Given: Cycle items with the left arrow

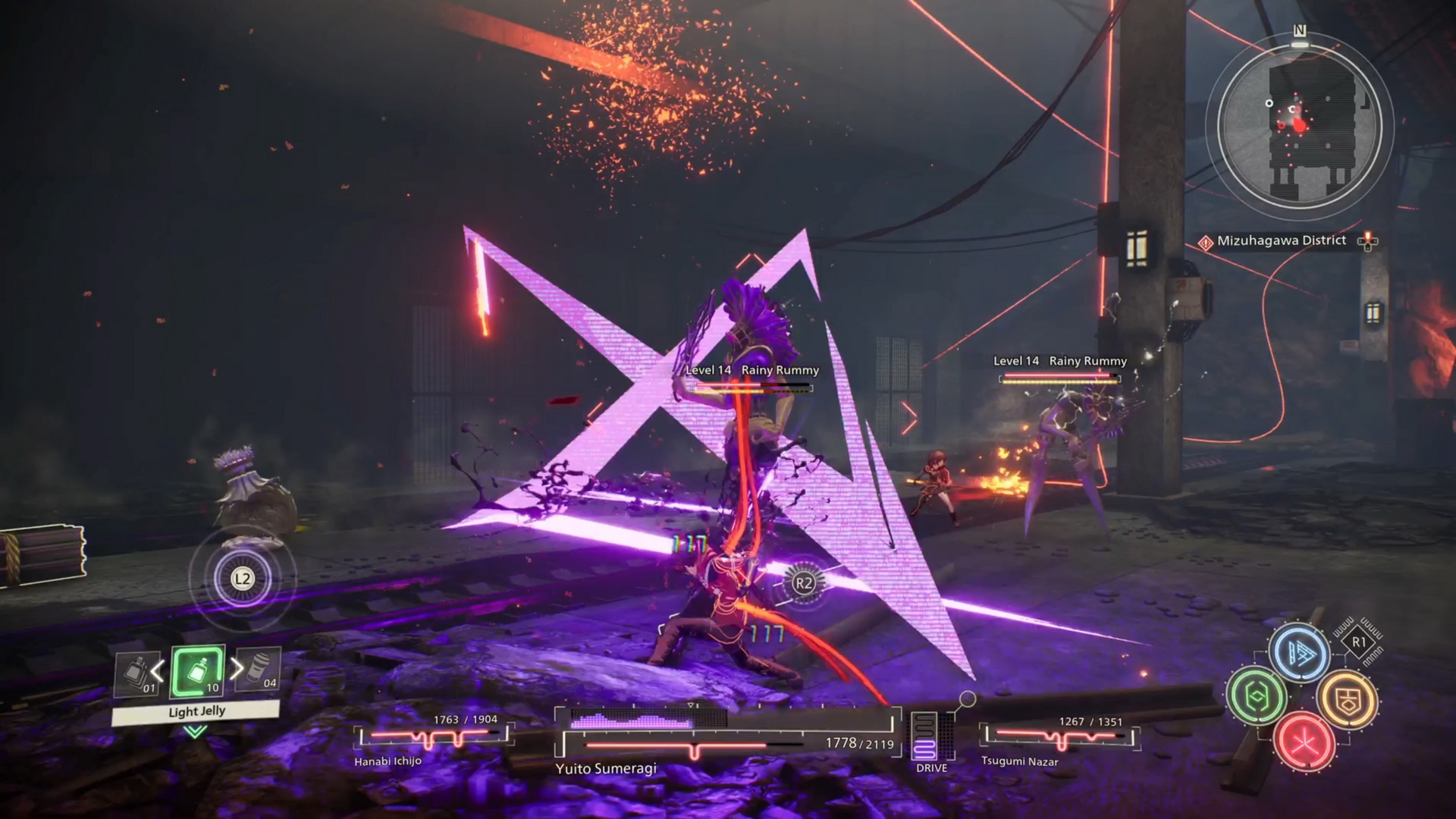Looking at the screenshot, I should (x=158, y=670).
